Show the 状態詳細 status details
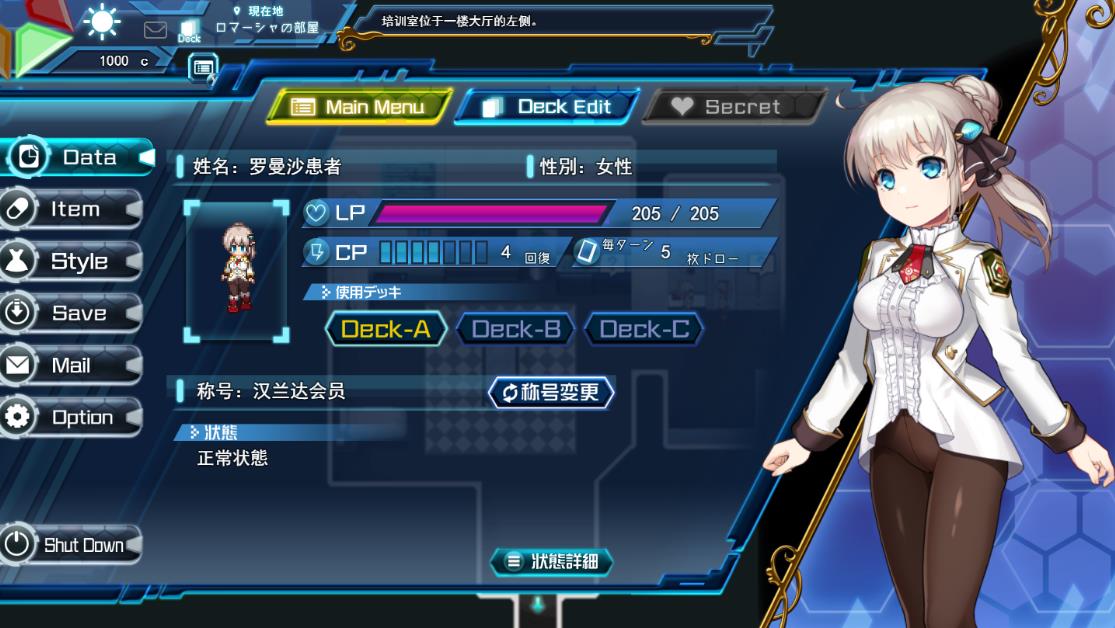This screenshot has height=628, width=1115. (551, 562)
